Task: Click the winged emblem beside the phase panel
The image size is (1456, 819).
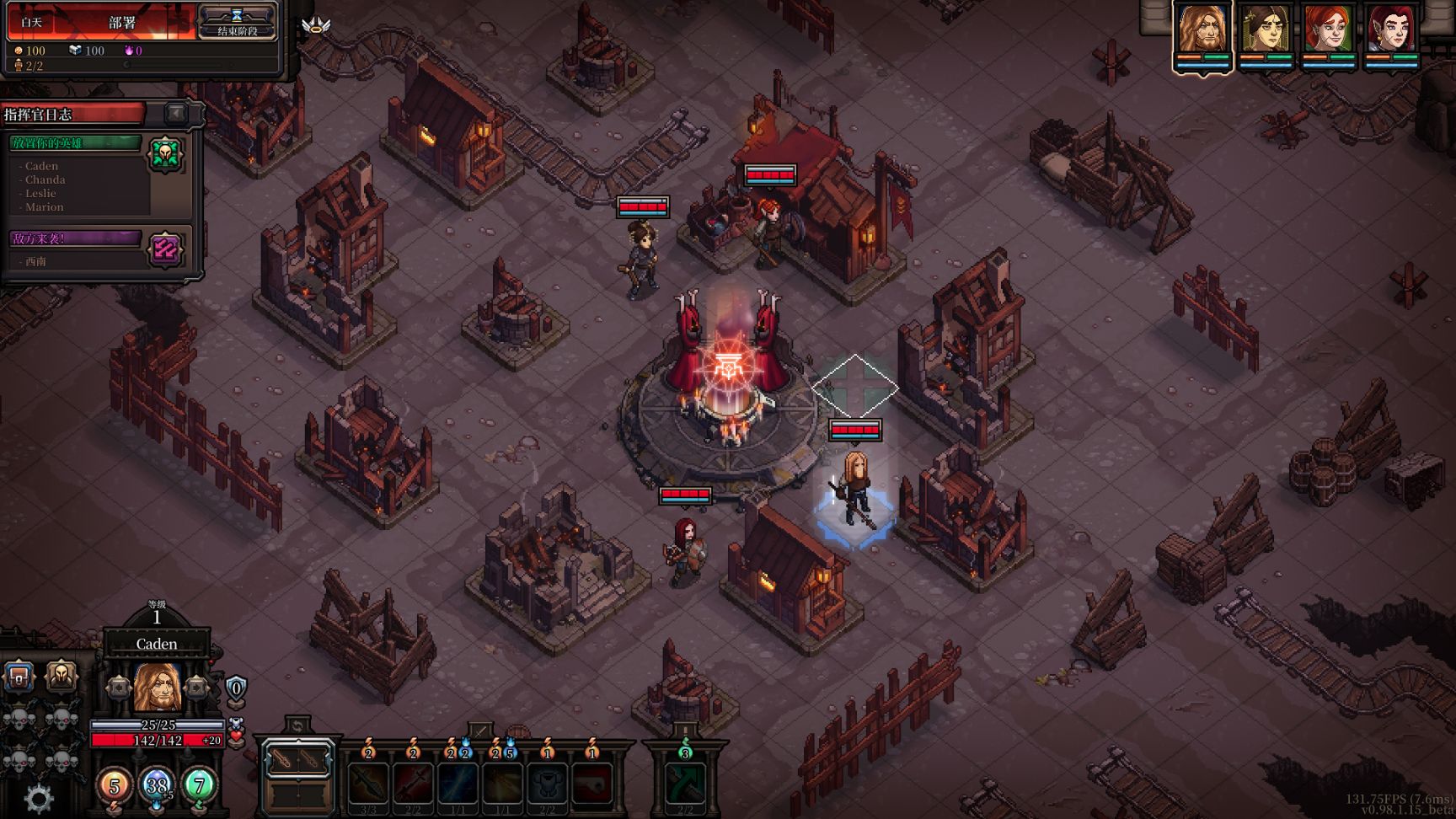Action: click(x=316, y=25)
